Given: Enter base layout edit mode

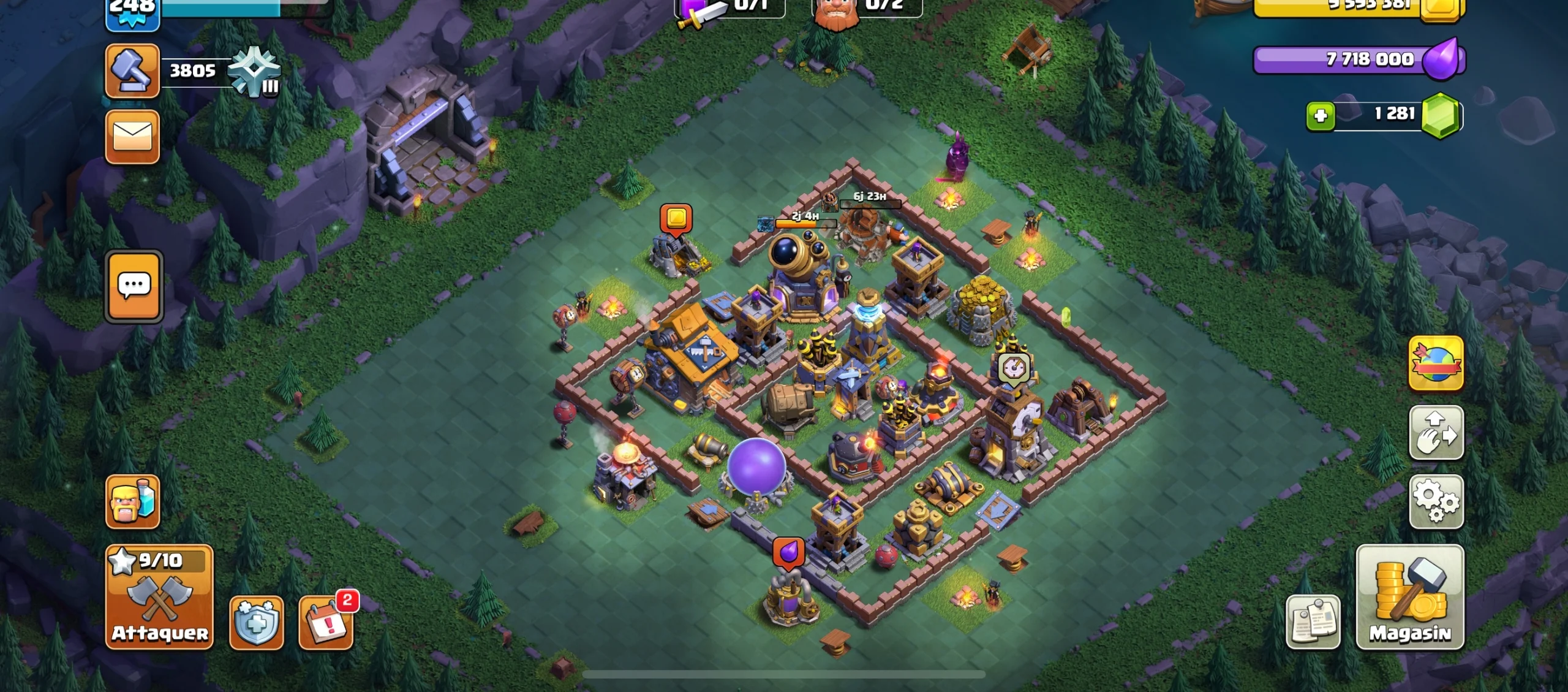Looking at the screenshot, I should click(x=1436, y=433).
